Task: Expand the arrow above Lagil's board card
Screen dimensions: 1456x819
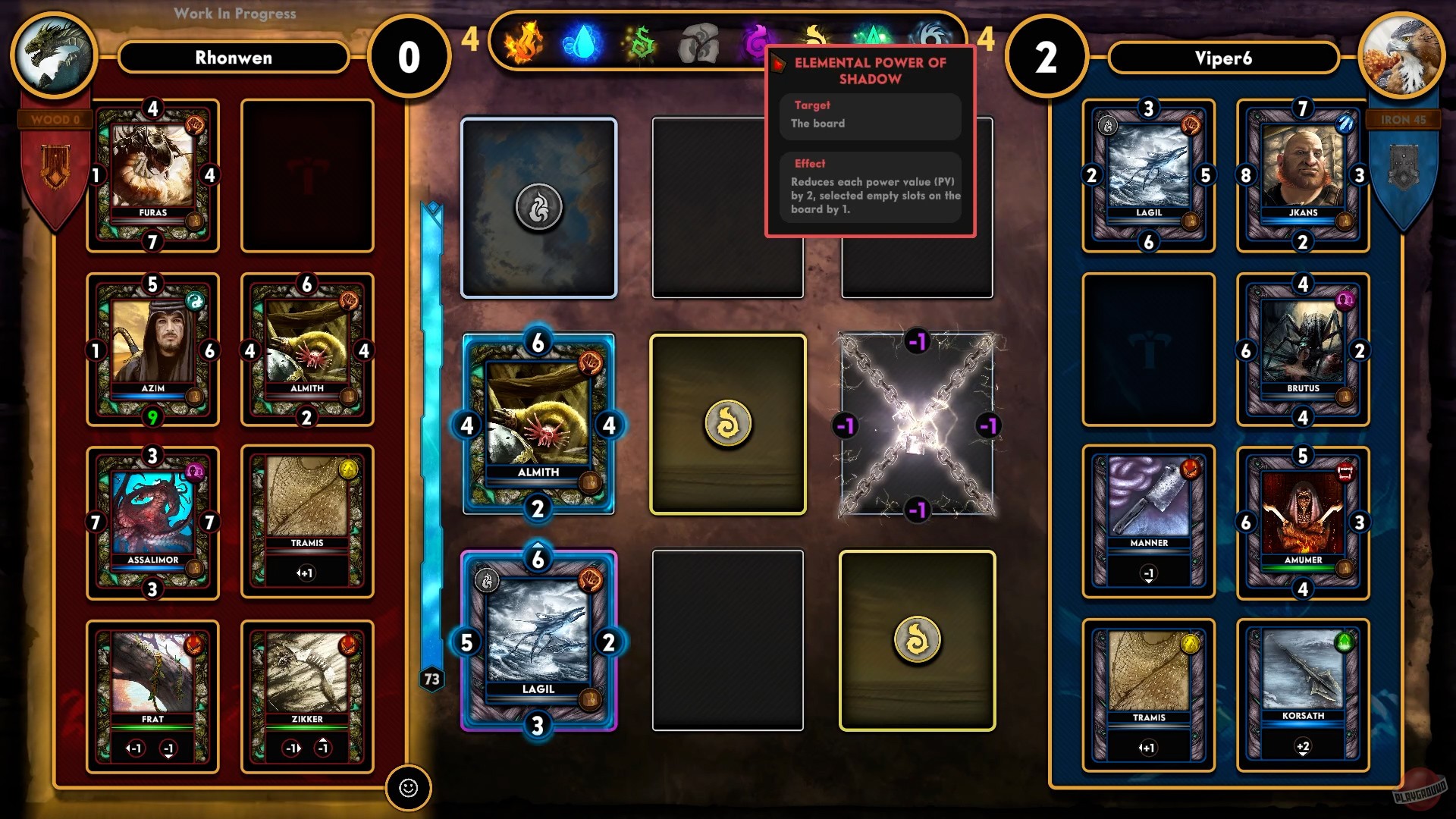Action: pos(539,543)
